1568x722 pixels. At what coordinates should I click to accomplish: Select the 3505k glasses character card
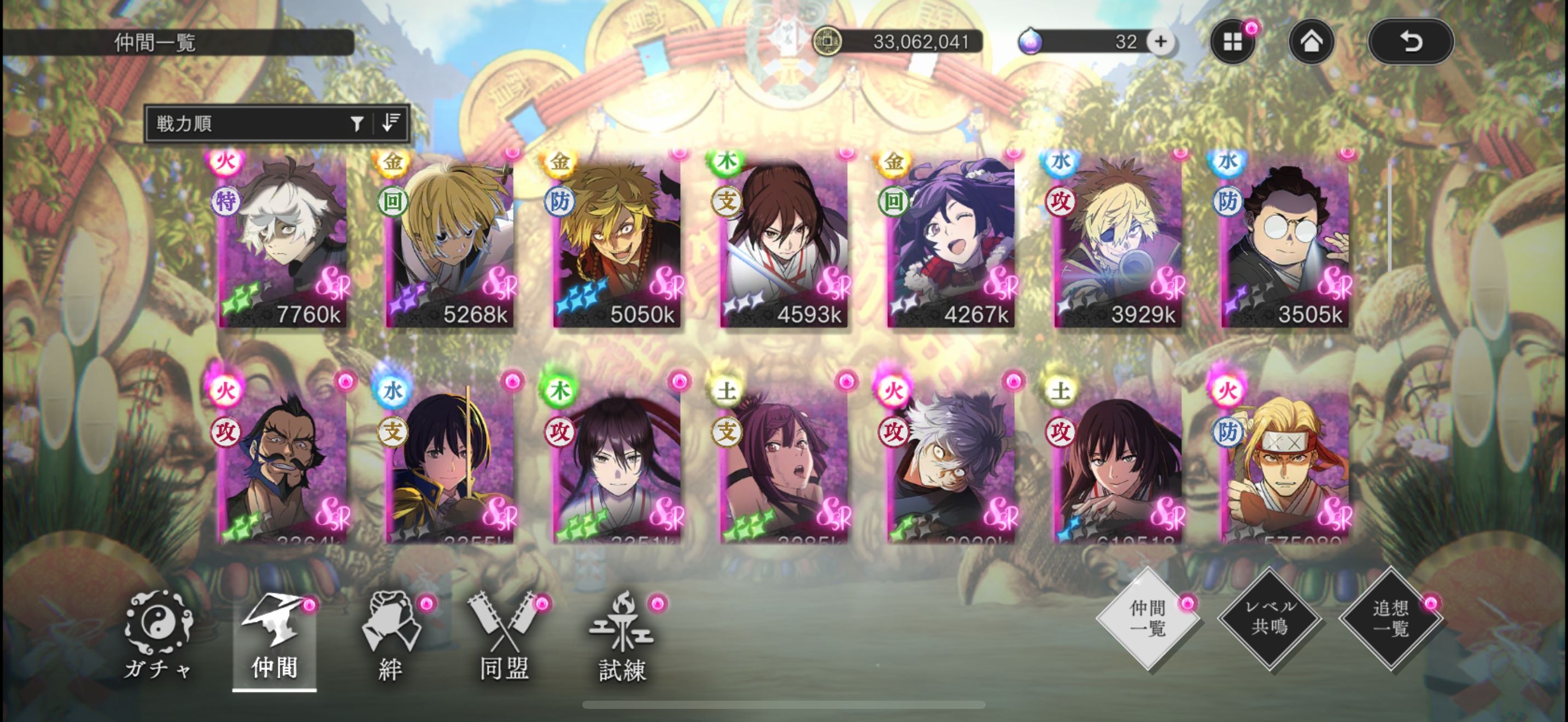point(1285,241)
